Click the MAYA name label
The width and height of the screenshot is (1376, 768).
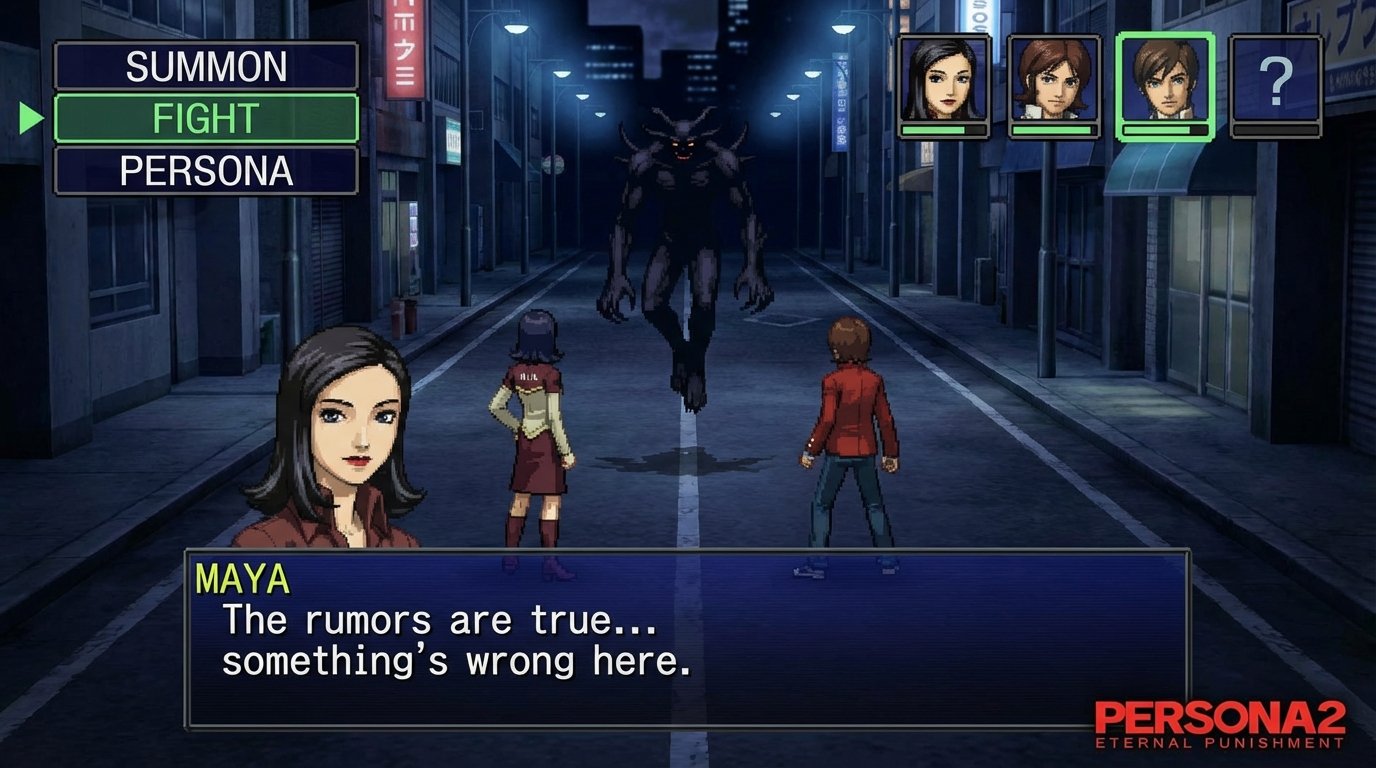click(x=243, y=576)
